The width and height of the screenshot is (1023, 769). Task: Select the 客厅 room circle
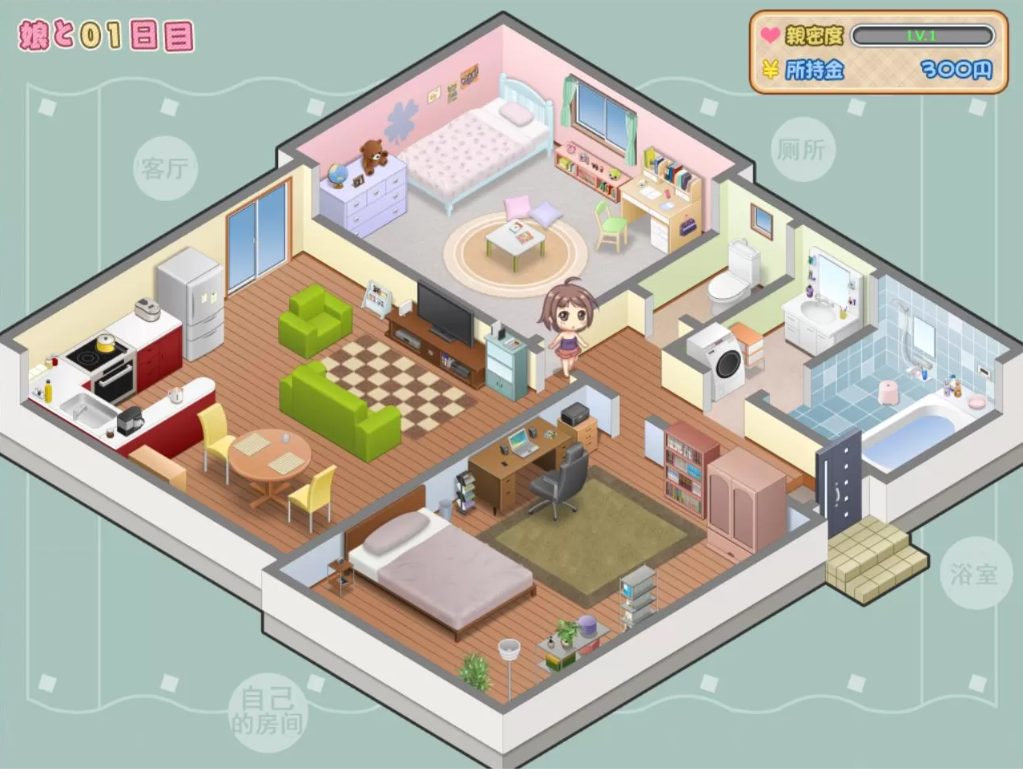165,168
